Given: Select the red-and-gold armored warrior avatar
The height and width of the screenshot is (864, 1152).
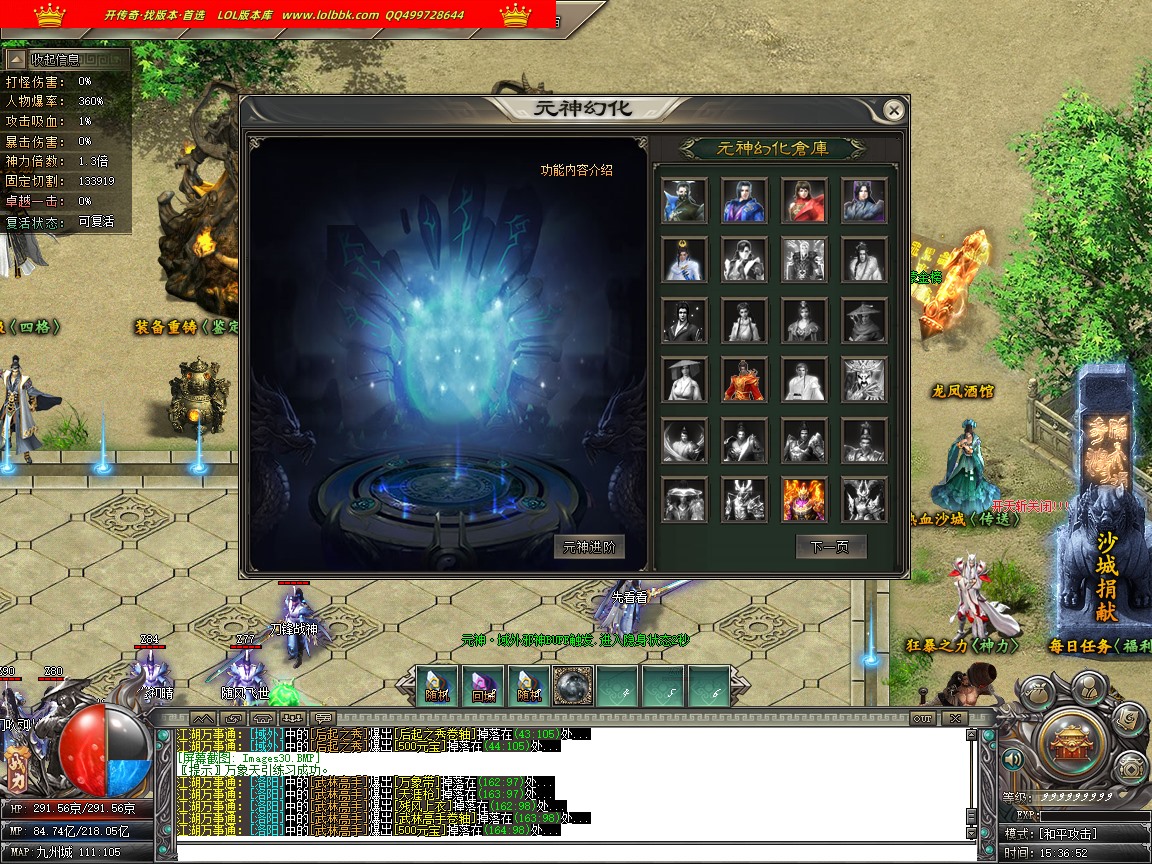Looking at the screenshot, I should pos(744,380).
